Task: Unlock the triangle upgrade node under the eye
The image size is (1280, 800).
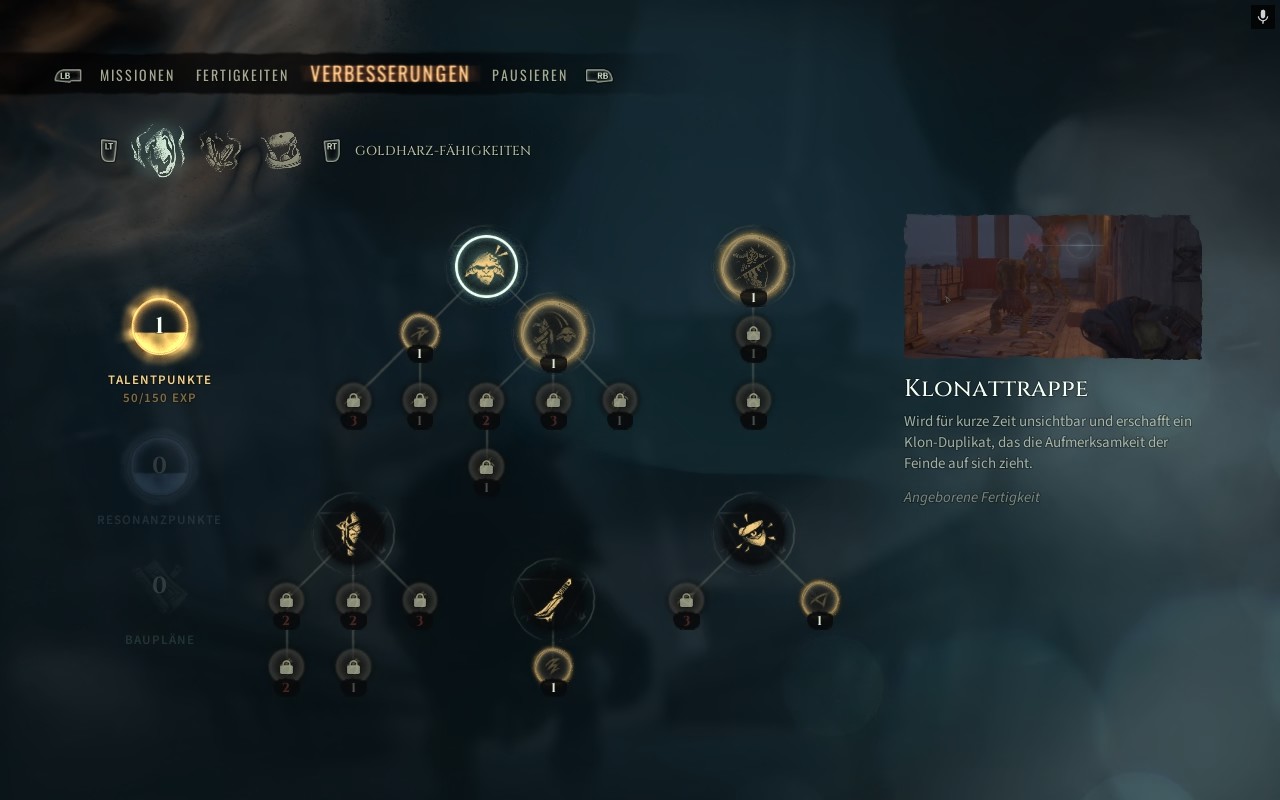Action: point(820,600)
